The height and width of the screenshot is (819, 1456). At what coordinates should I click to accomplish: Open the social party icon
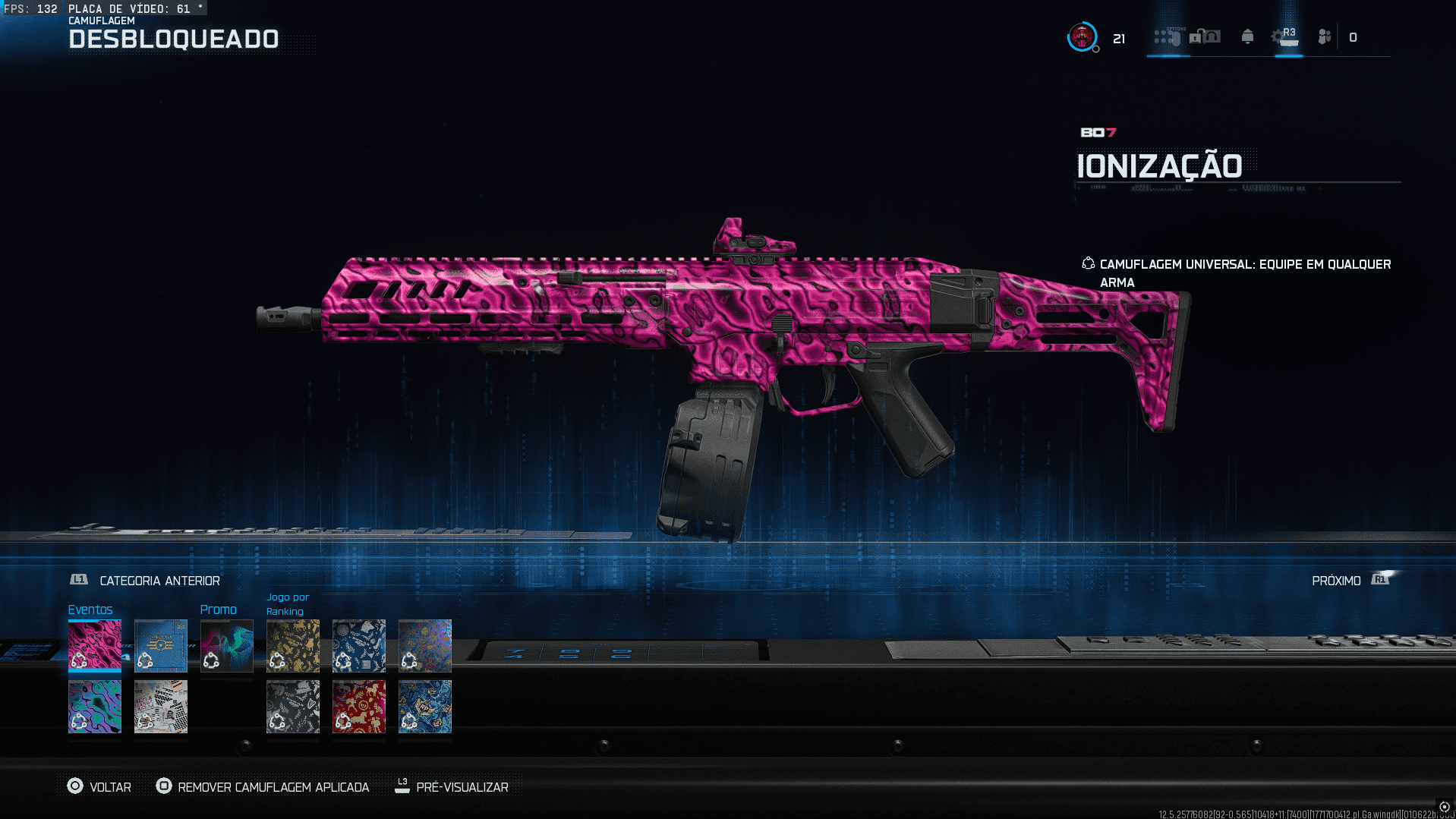point(1325,37)
